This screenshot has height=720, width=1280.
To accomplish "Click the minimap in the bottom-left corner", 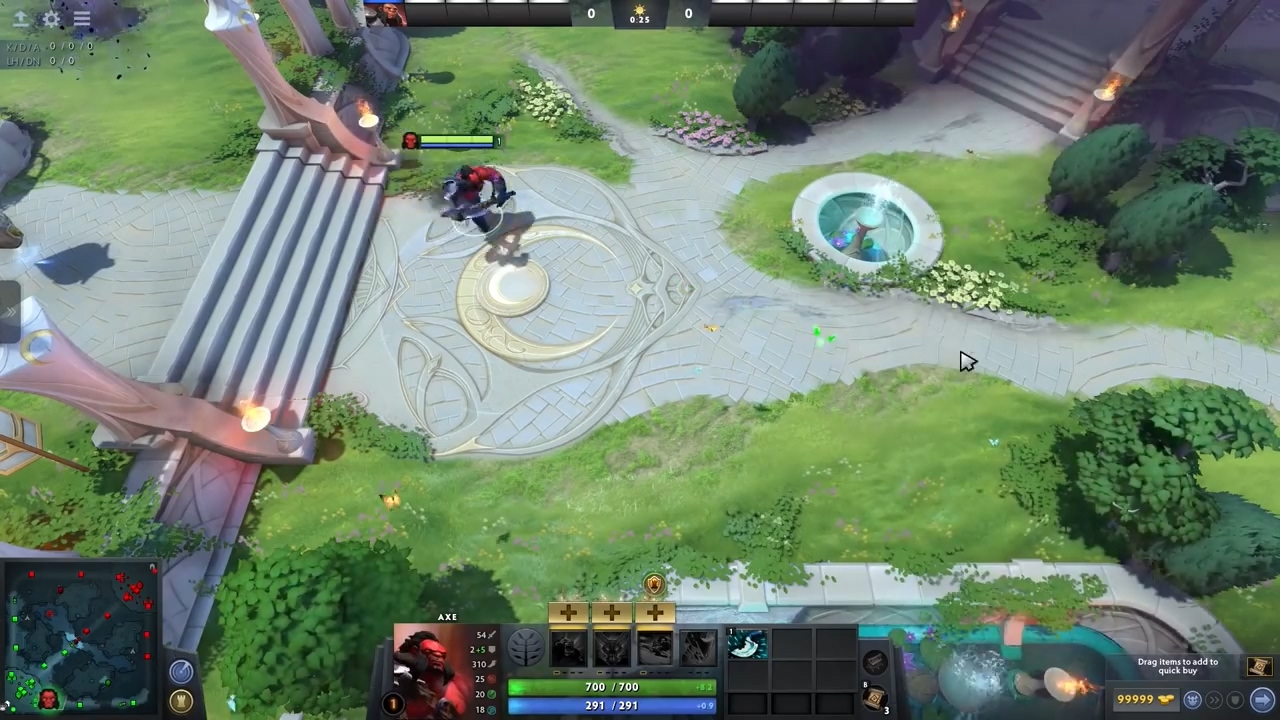I will [80, 640].
